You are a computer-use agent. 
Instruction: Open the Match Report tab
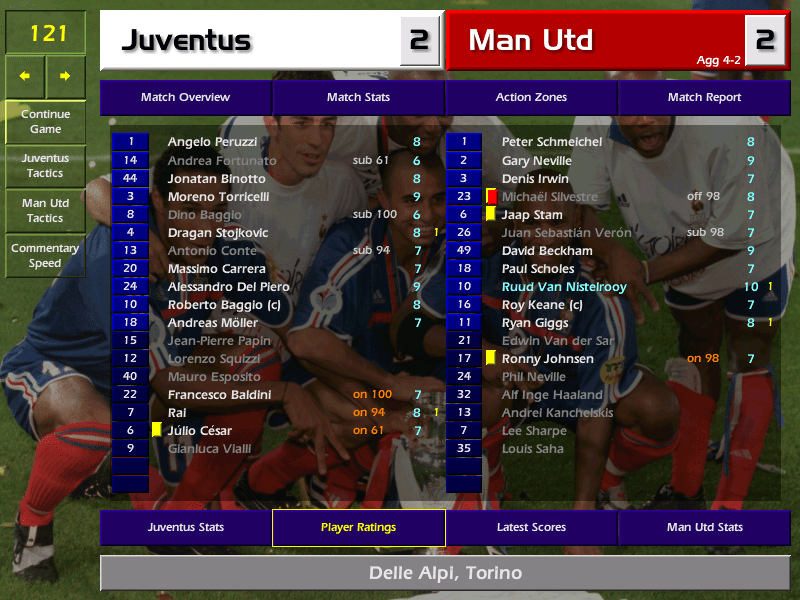pyautogui.click(x=704, y=98)
